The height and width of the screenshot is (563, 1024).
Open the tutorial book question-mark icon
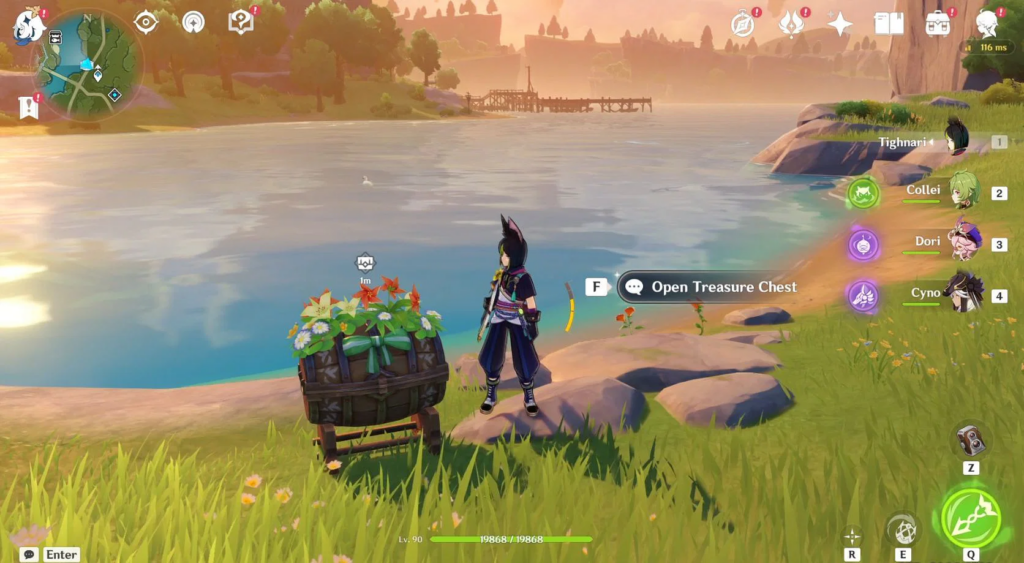coord(241,21)
